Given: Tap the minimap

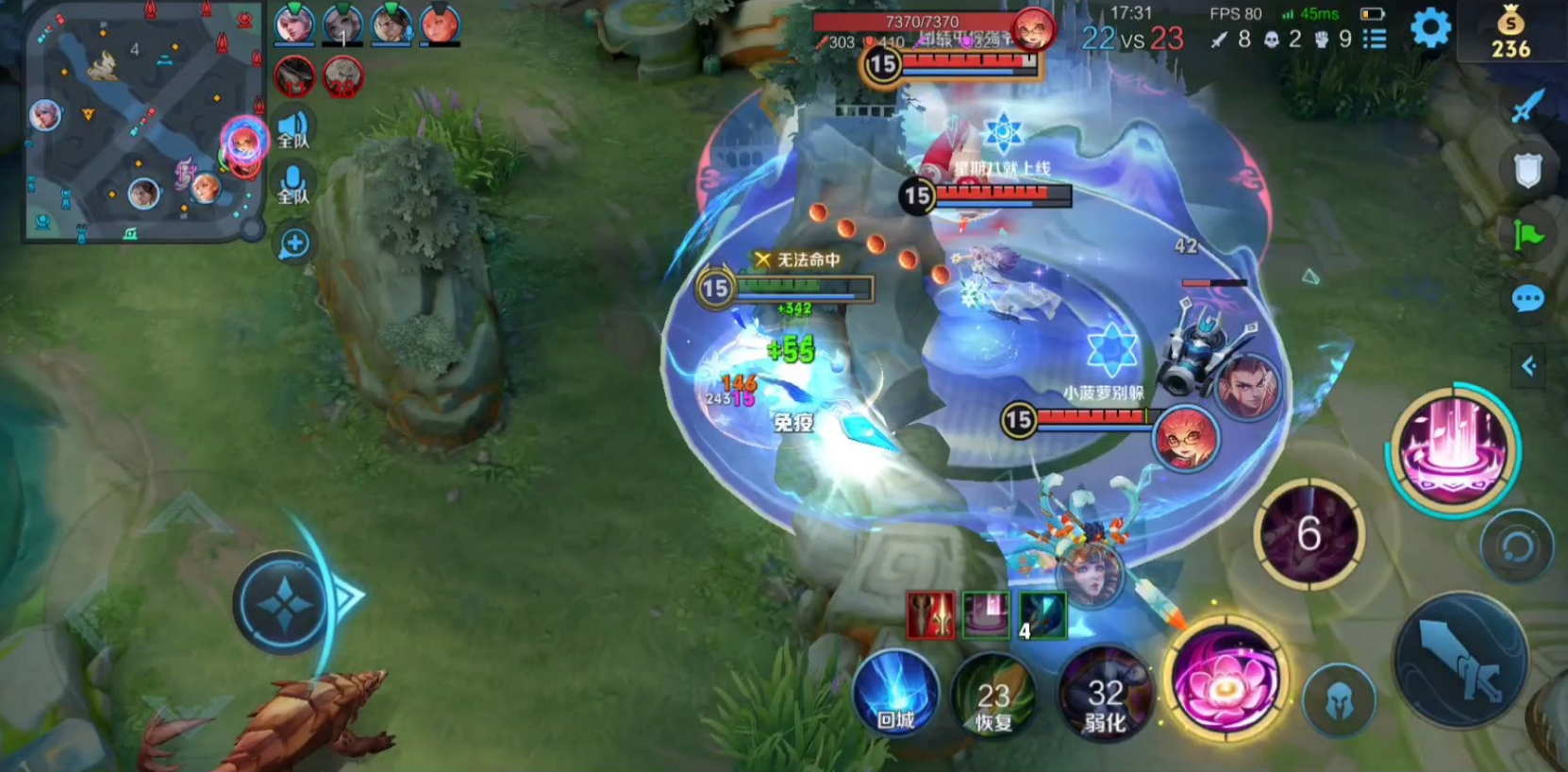Looking at the screenshot, I should click(142, 123).
